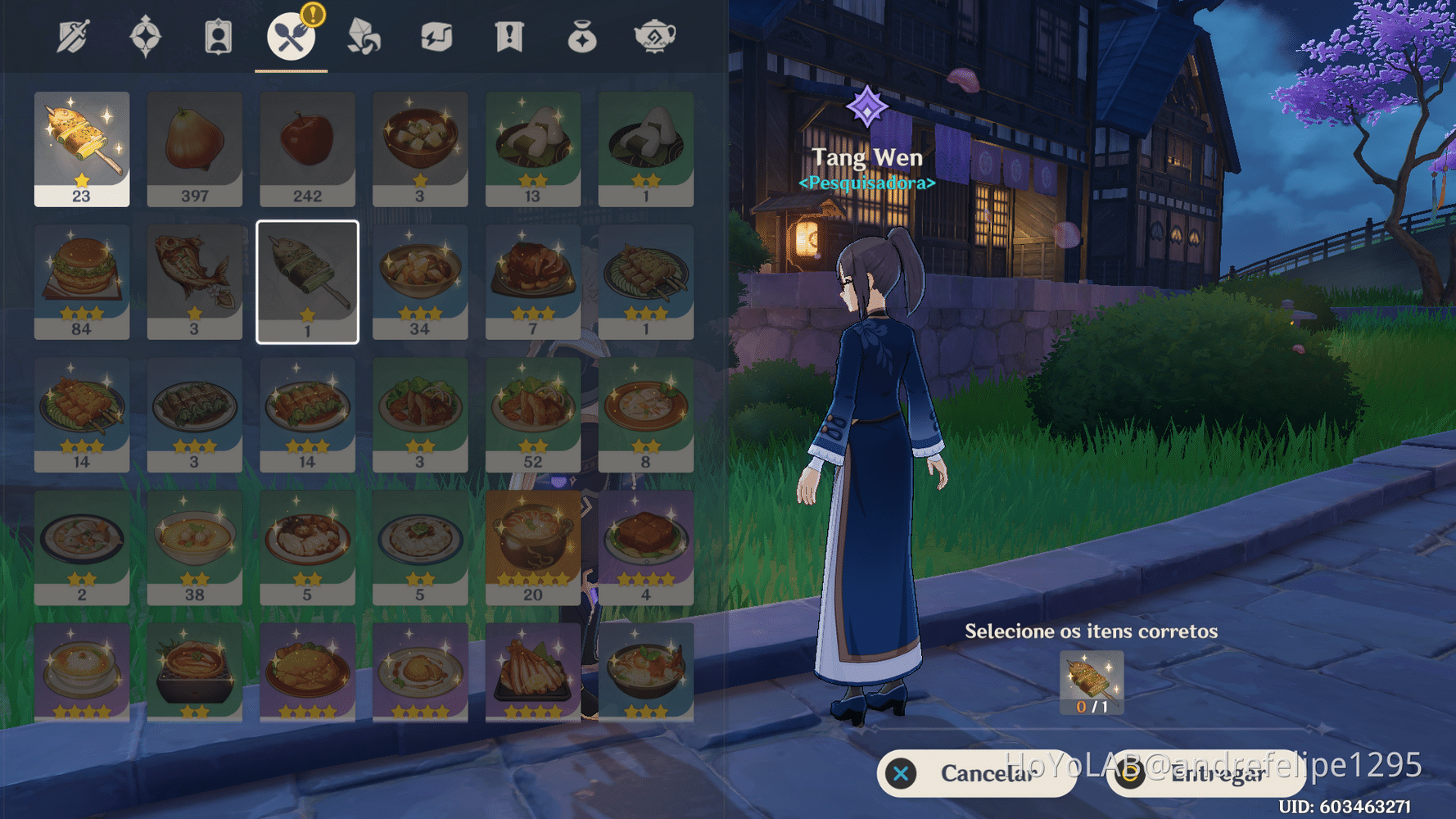The height and width of the screenshot is (819, 1456).
Task: Select the onigiri item with quantity 13
Action: point(533,149)
